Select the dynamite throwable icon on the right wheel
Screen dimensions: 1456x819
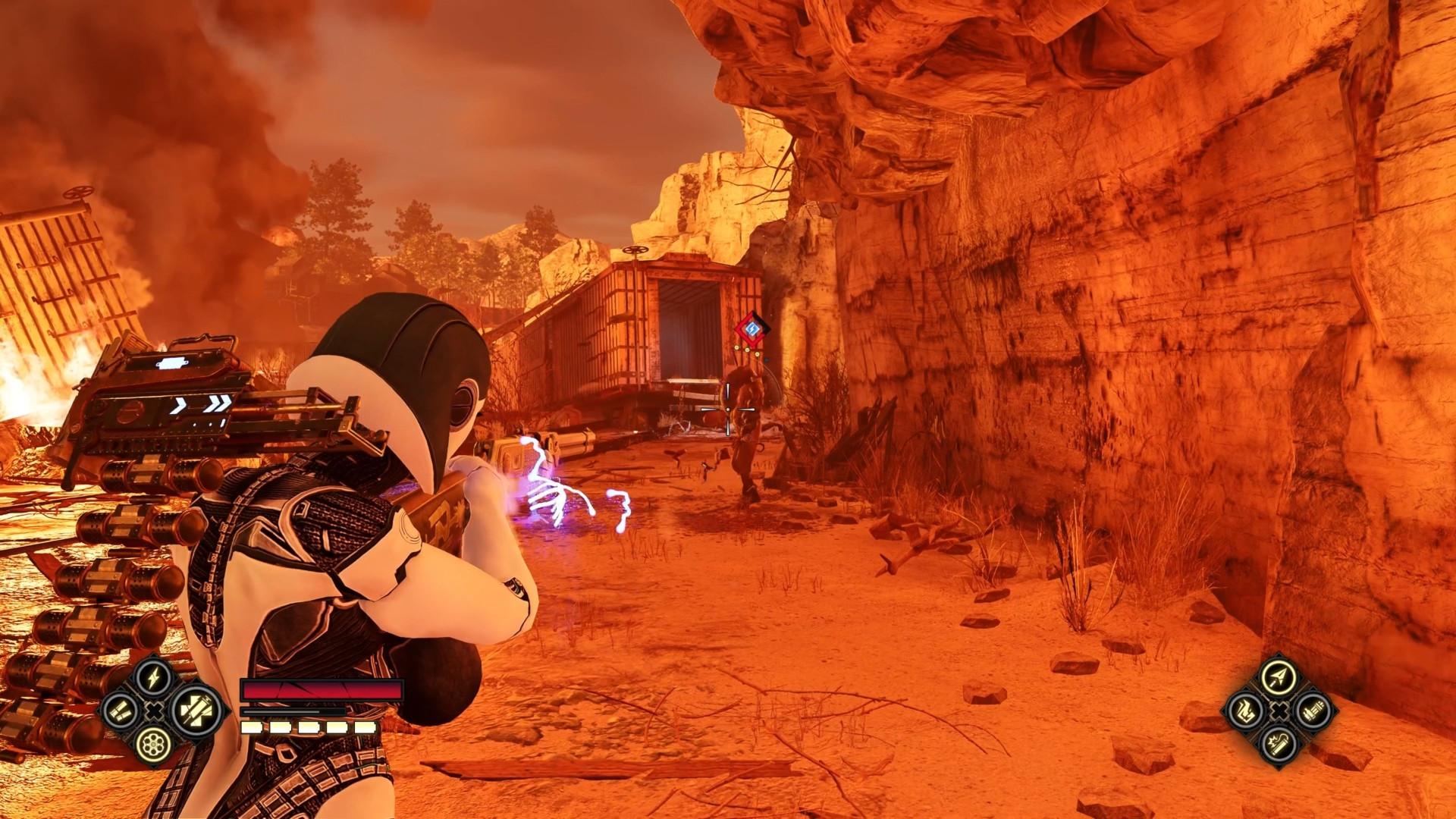coord(1278,745)
